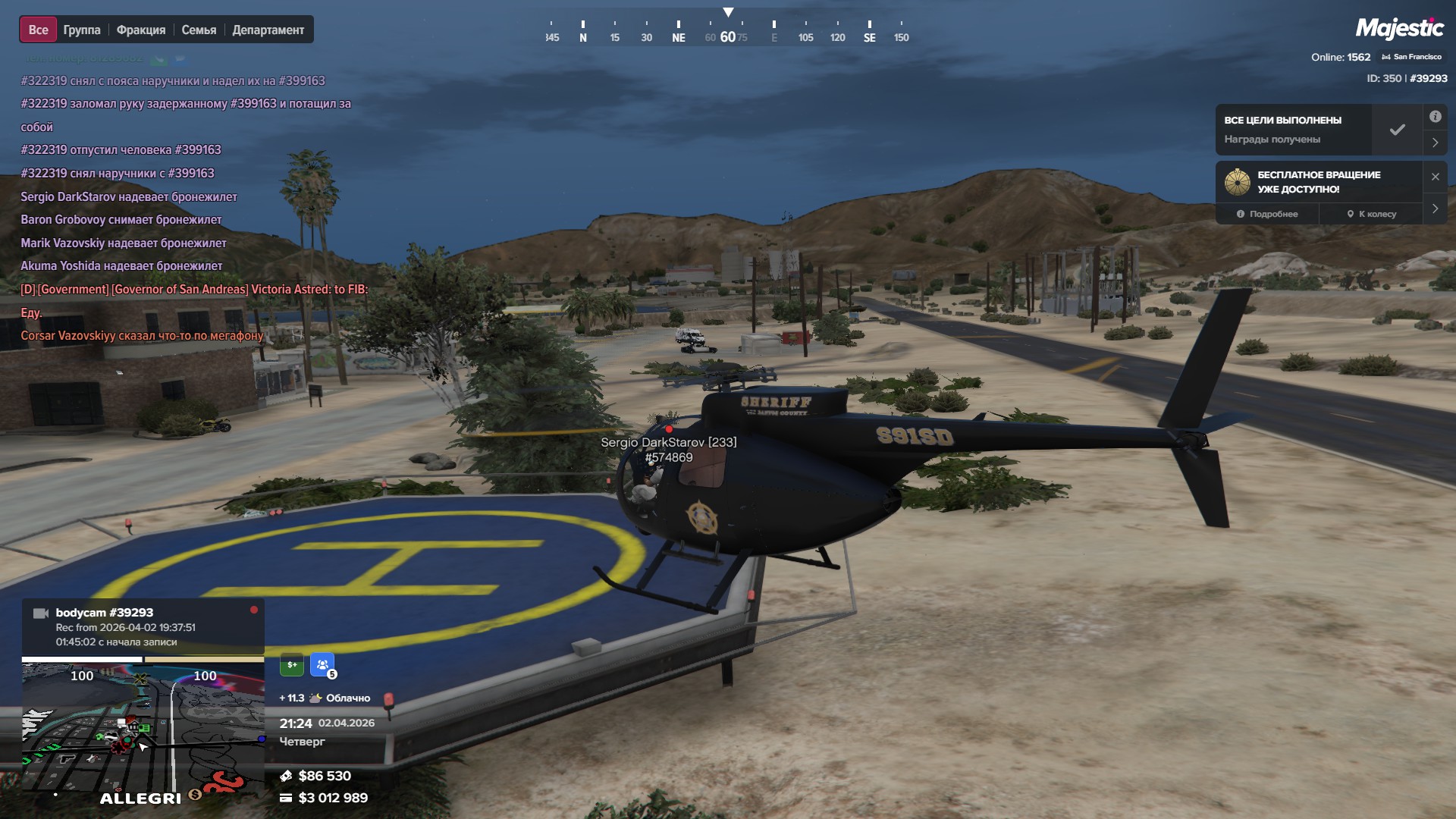
Task: Select the Группа chat tab
Action: tap(82, 30)
